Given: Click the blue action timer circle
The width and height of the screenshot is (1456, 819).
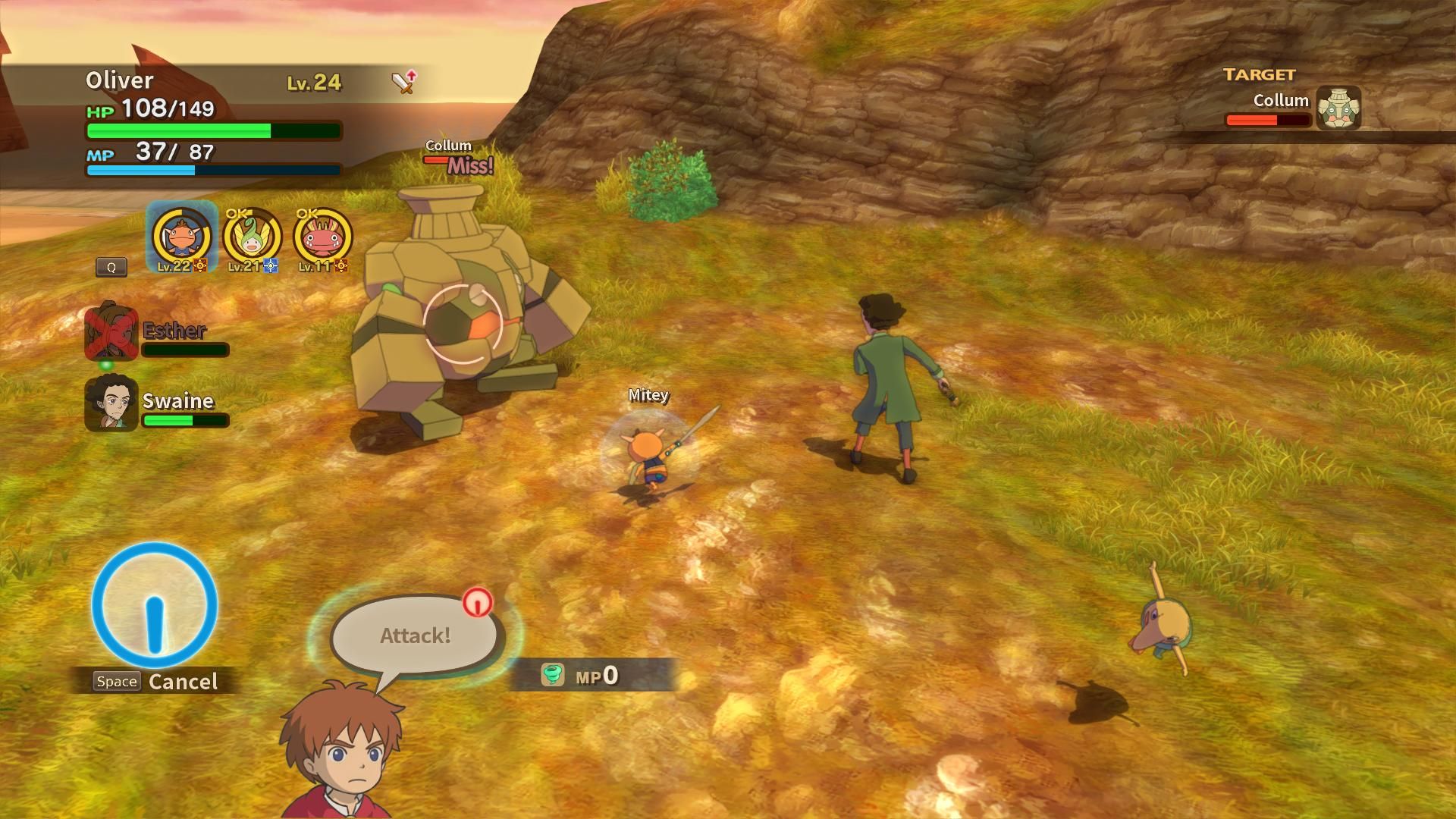Looking at the screenshot, I should coord(155,605).
